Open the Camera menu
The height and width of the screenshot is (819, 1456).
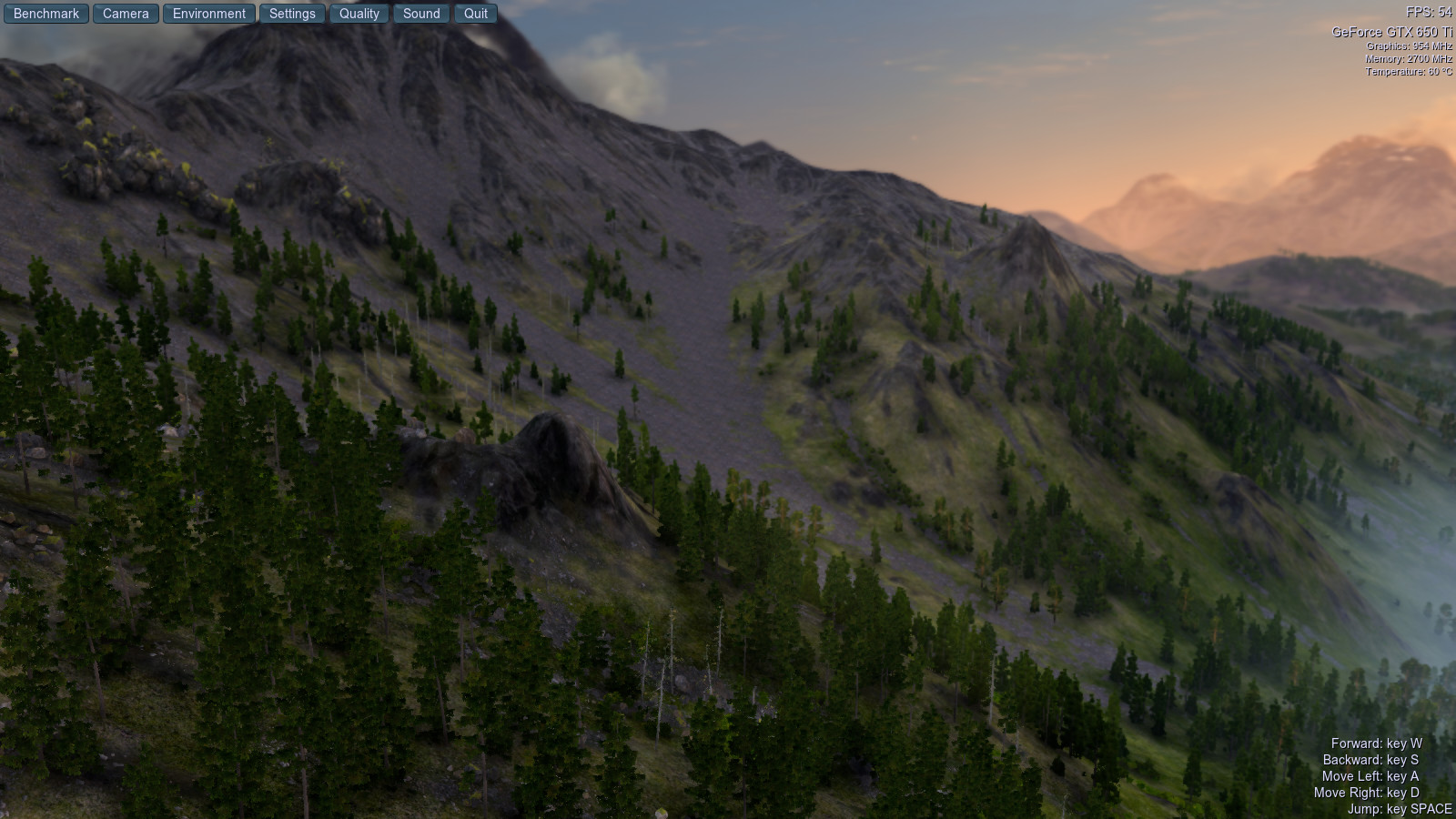coord(126,14)
